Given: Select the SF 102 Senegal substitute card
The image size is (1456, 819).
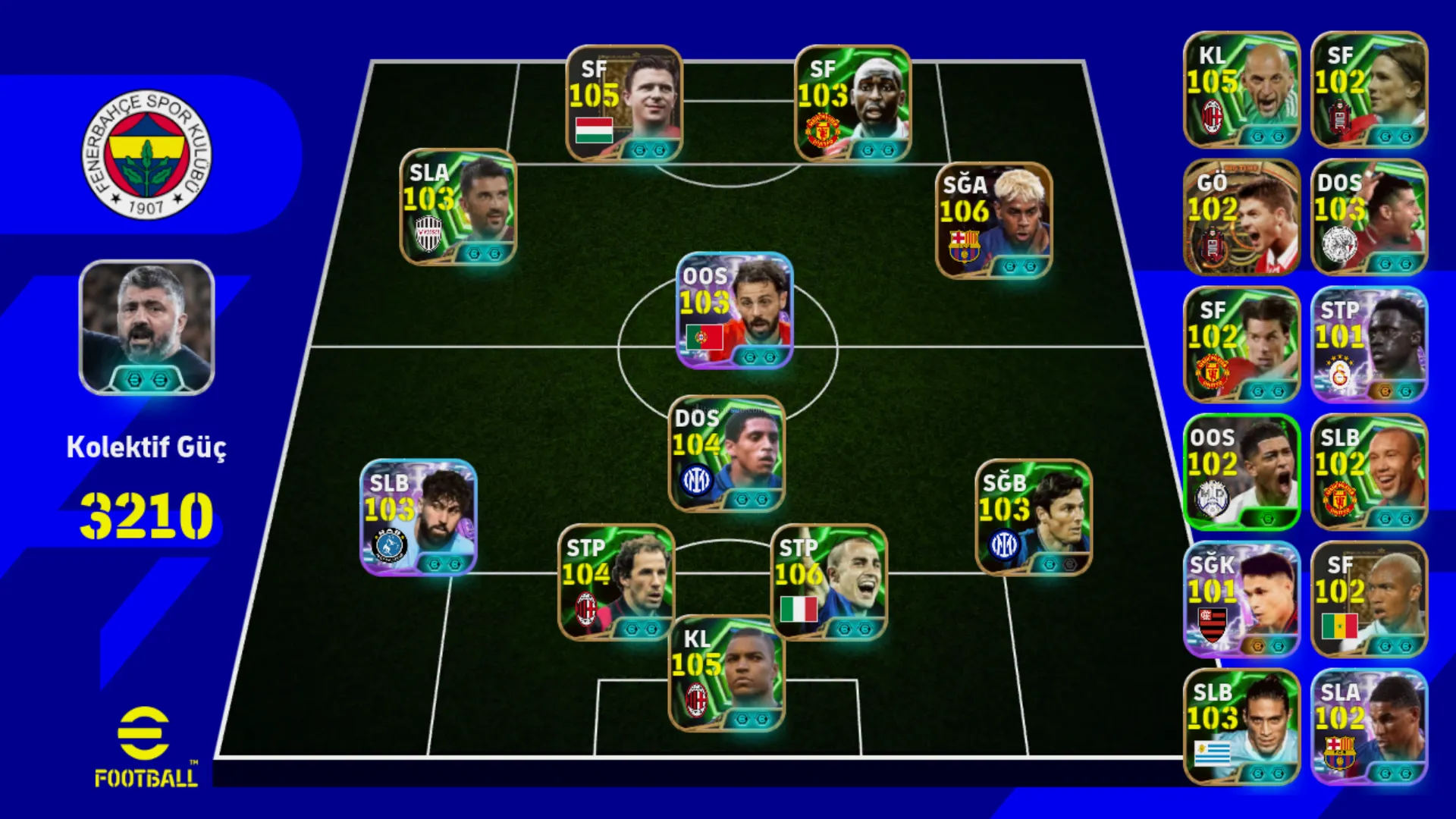Looking at the screenshot, I should click(x=1369, y=599).
